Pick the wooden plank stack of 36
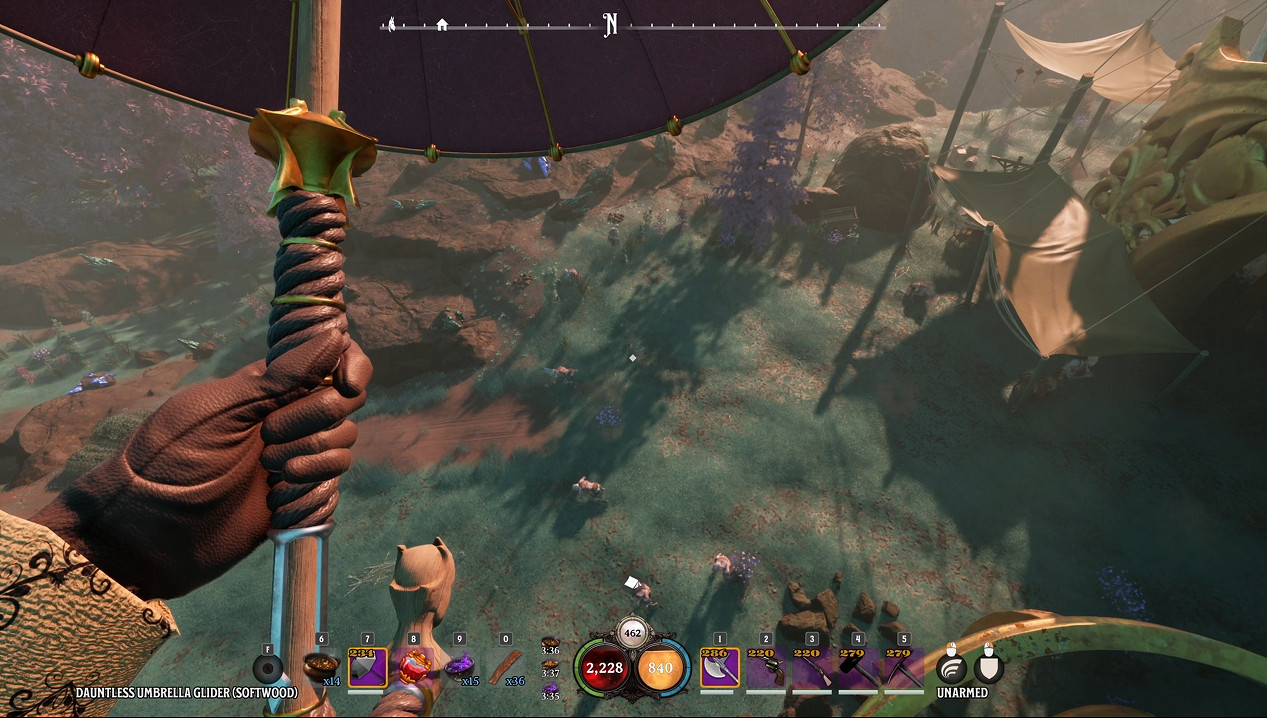Screen dimensions: 1267x718 [506, 667]
